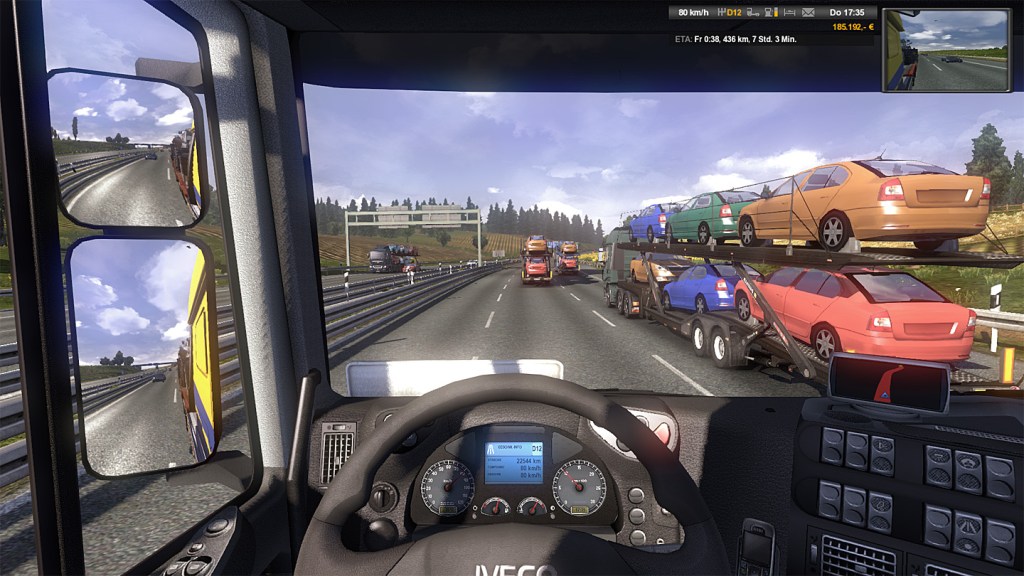Open the mail envelope icon
The image size is (1024, 576).
808,13
